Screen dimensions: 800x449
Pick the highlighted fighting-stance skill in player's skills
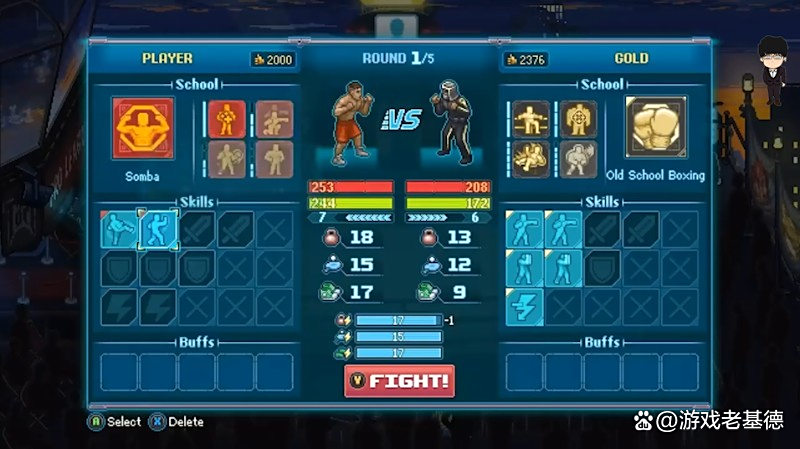(x=157, y=230)
